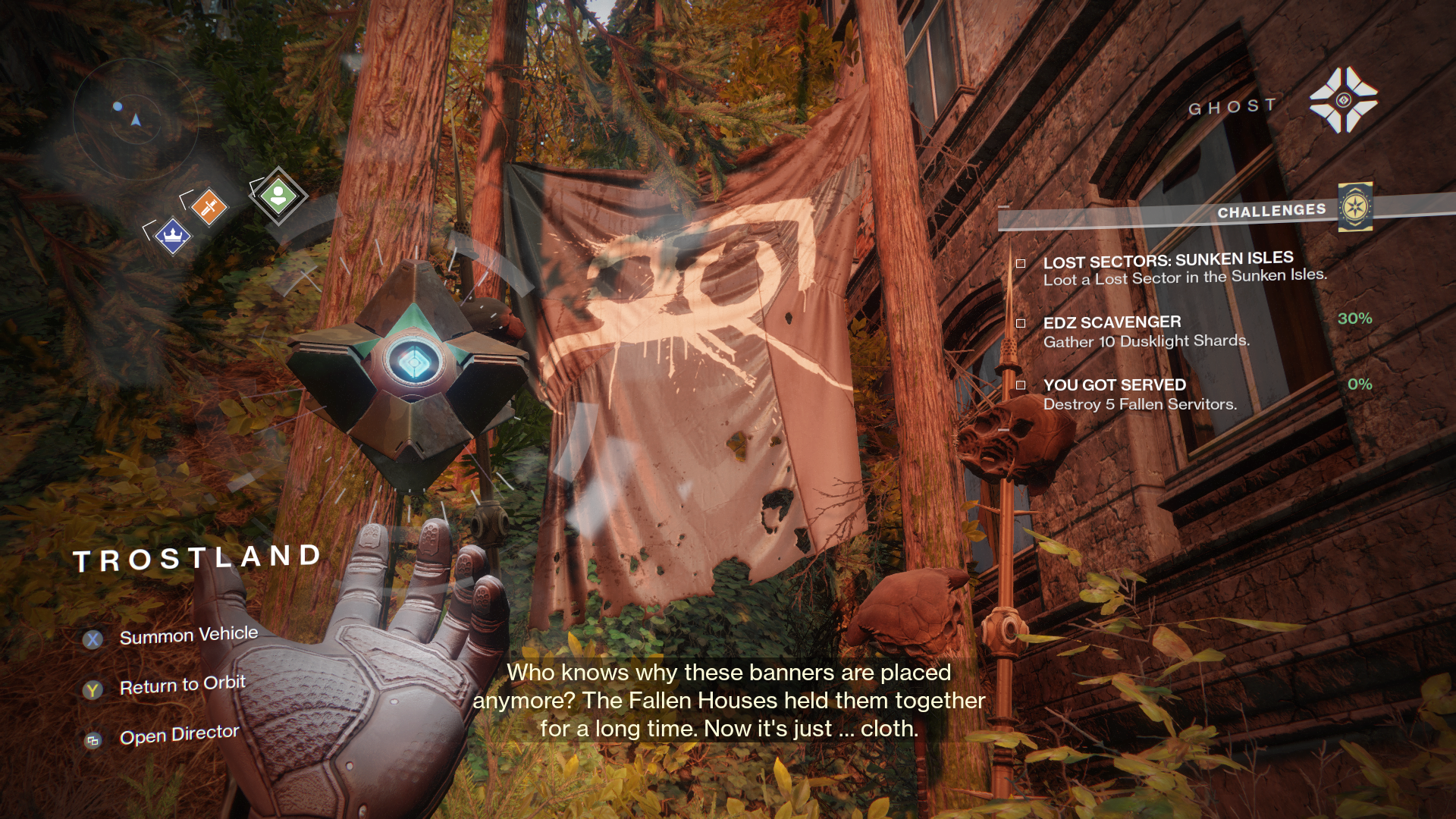Select Summon Vehicle option
The height and width of the screenshot is (819, 1456).
pos(188,635)
